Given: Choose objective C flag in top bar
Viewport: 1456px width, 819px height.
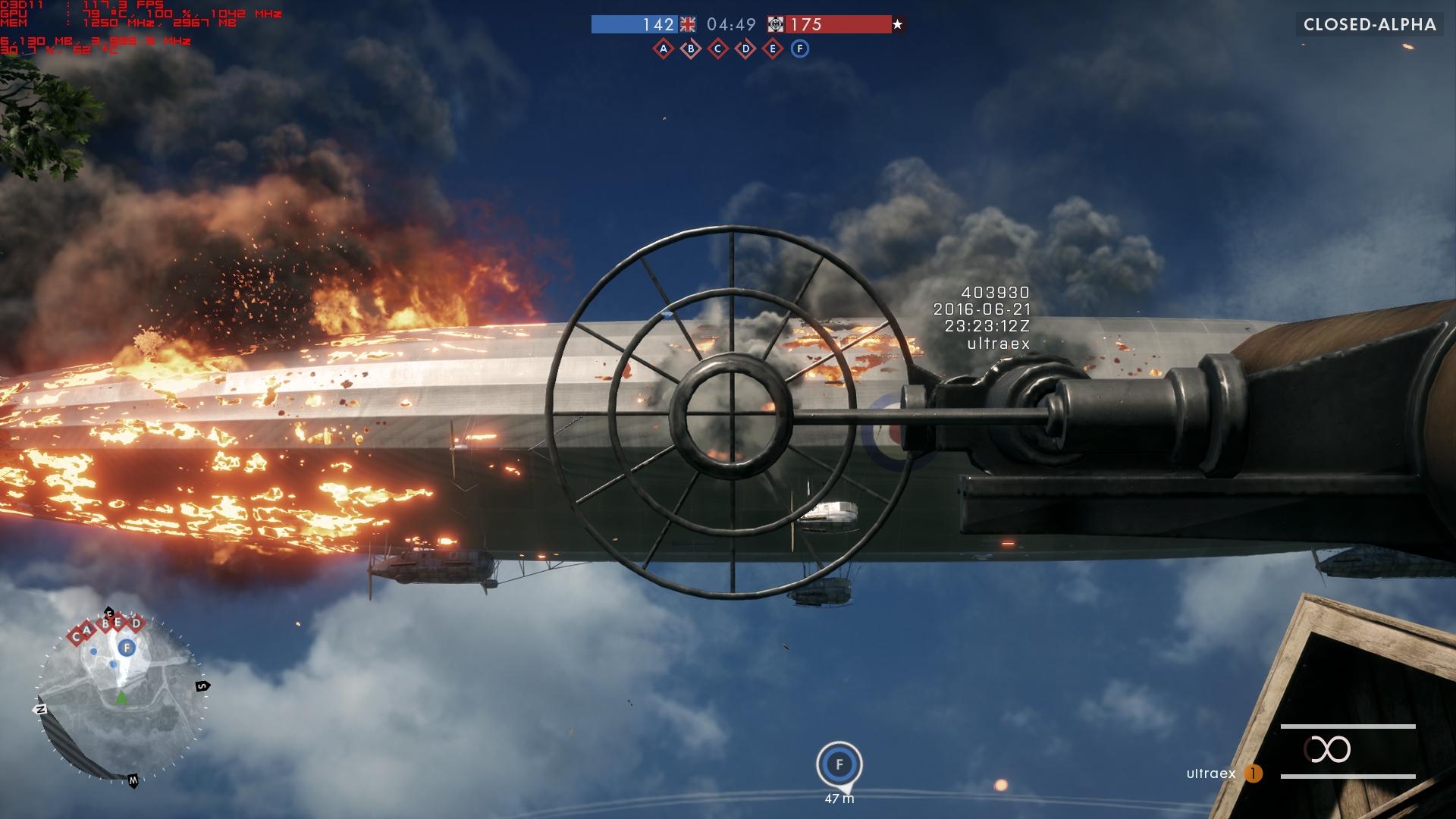Looking at the screenshot, I should pyautogui.click(x=718, y=49).
